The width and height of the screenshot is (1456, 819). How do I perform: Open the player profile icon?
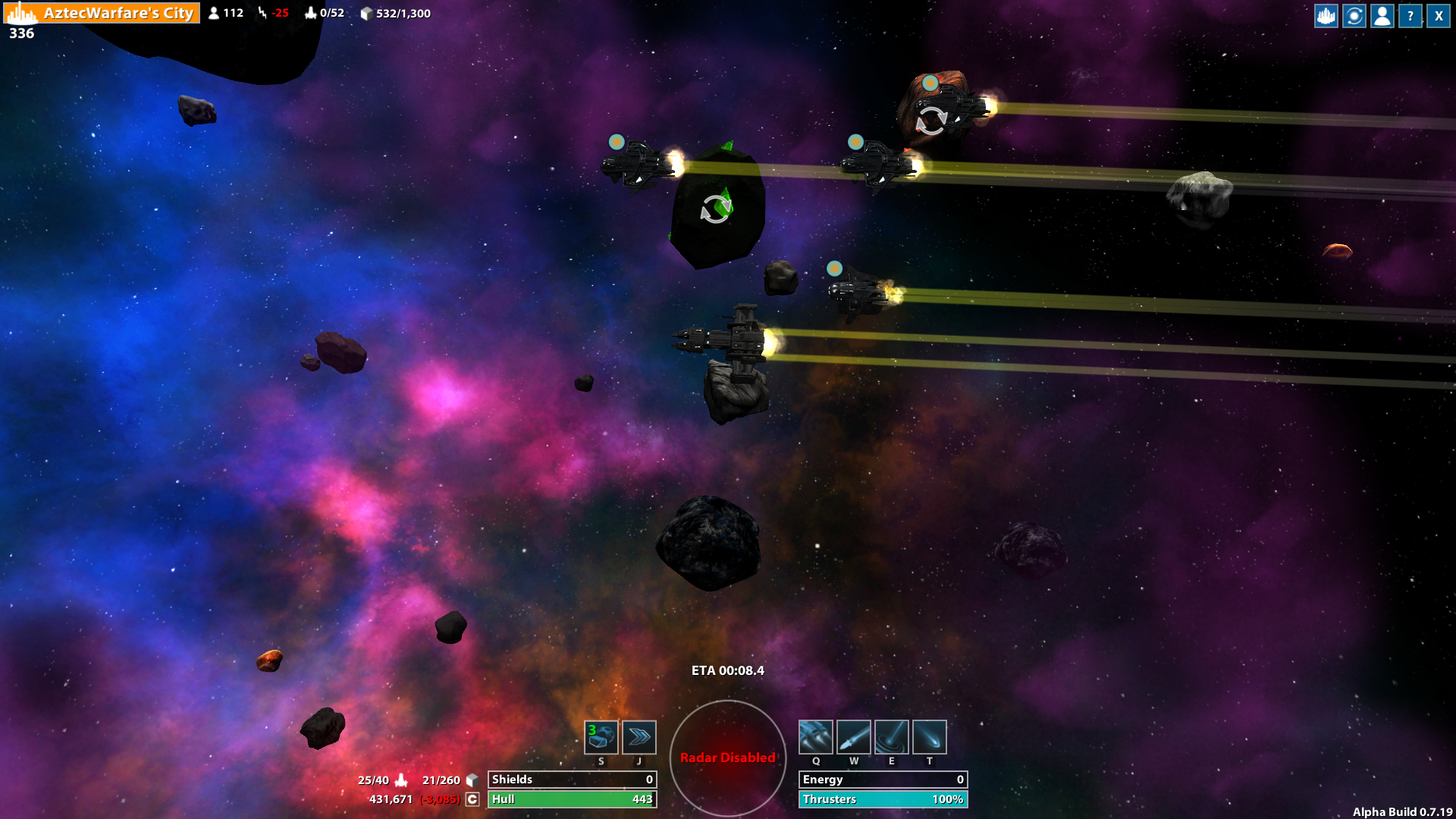1382,15
